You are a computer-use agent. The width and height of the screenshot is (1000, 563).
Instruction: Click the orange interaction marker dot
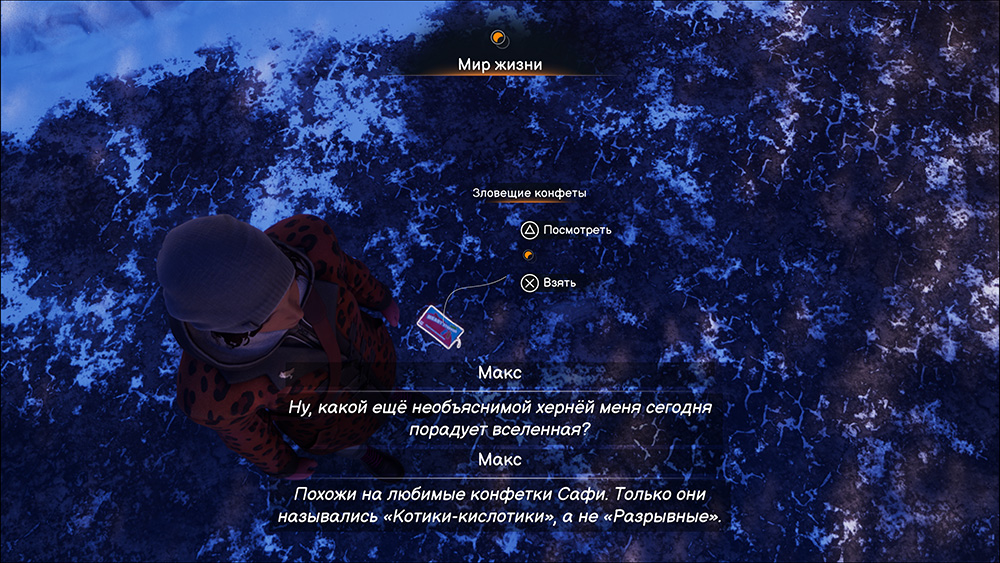(x=529, y=256)
